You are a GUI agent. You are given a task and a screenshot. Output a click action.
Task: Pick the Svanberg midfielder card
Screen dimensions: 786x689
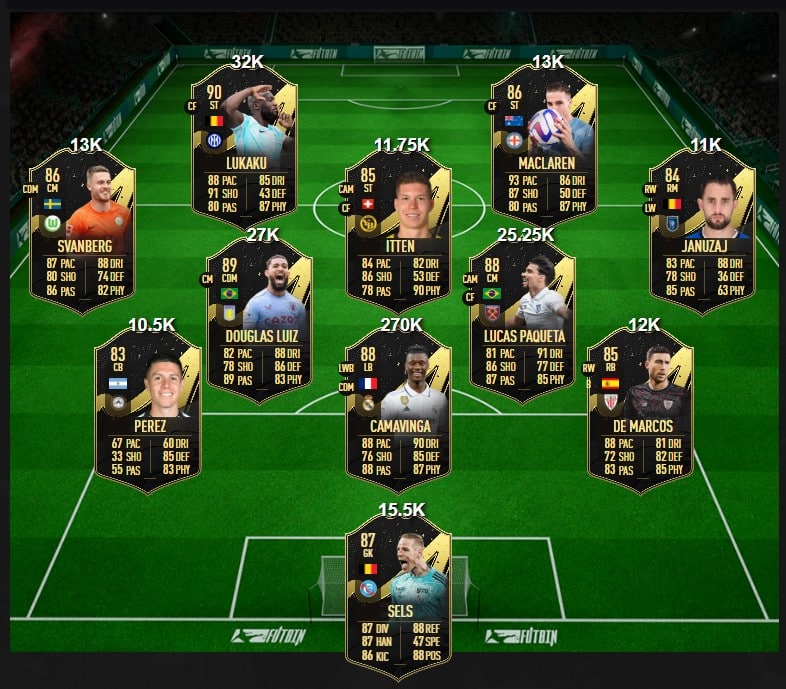pyautogui.click(x=83, y=230)
